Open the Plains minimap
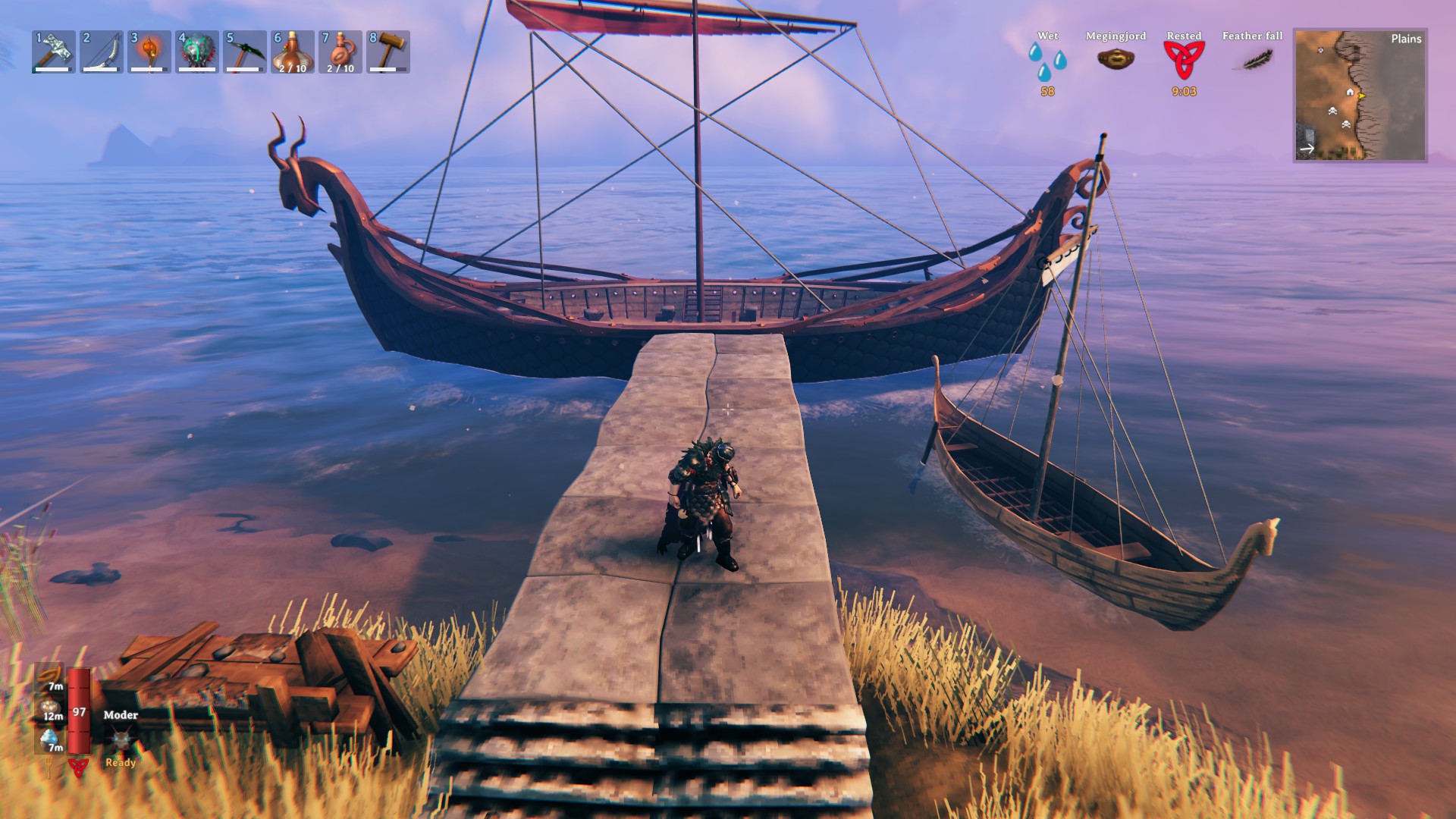Screen dimensions: 1456x819 point(1360,96)
